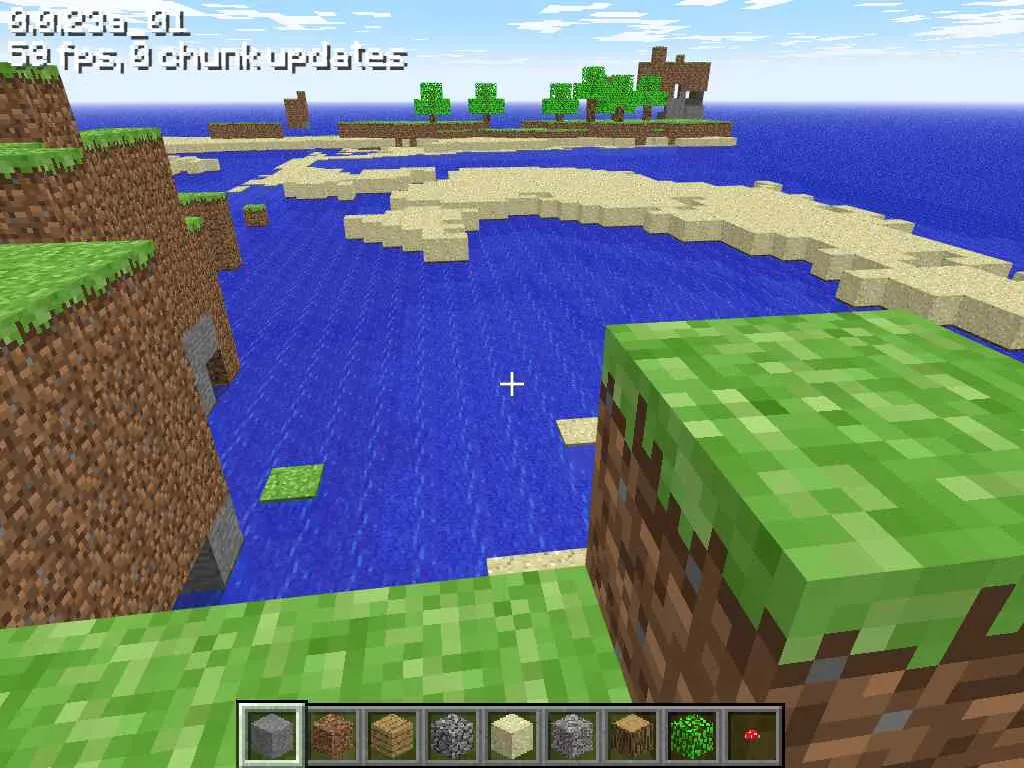
Task: Select the smooth stone block slot
Action: [x=272, y=735]
